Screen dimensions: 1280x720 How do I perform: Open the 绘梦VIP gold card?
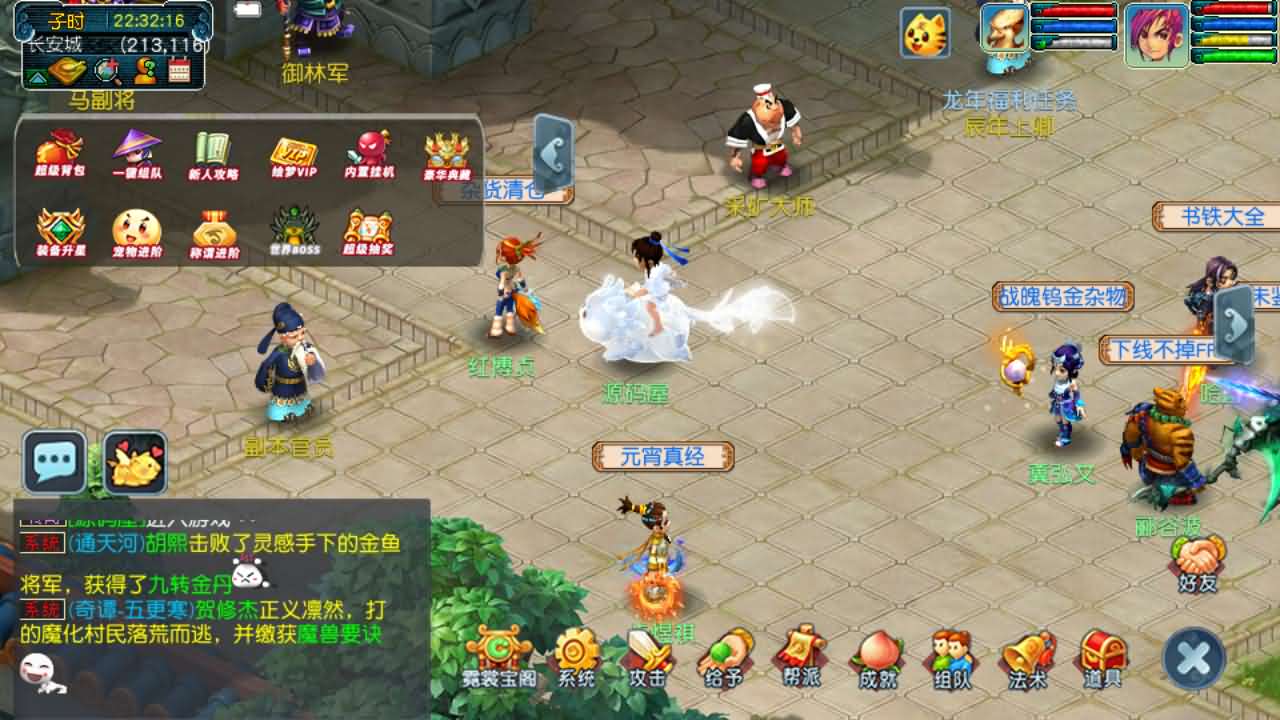(293, 154)
